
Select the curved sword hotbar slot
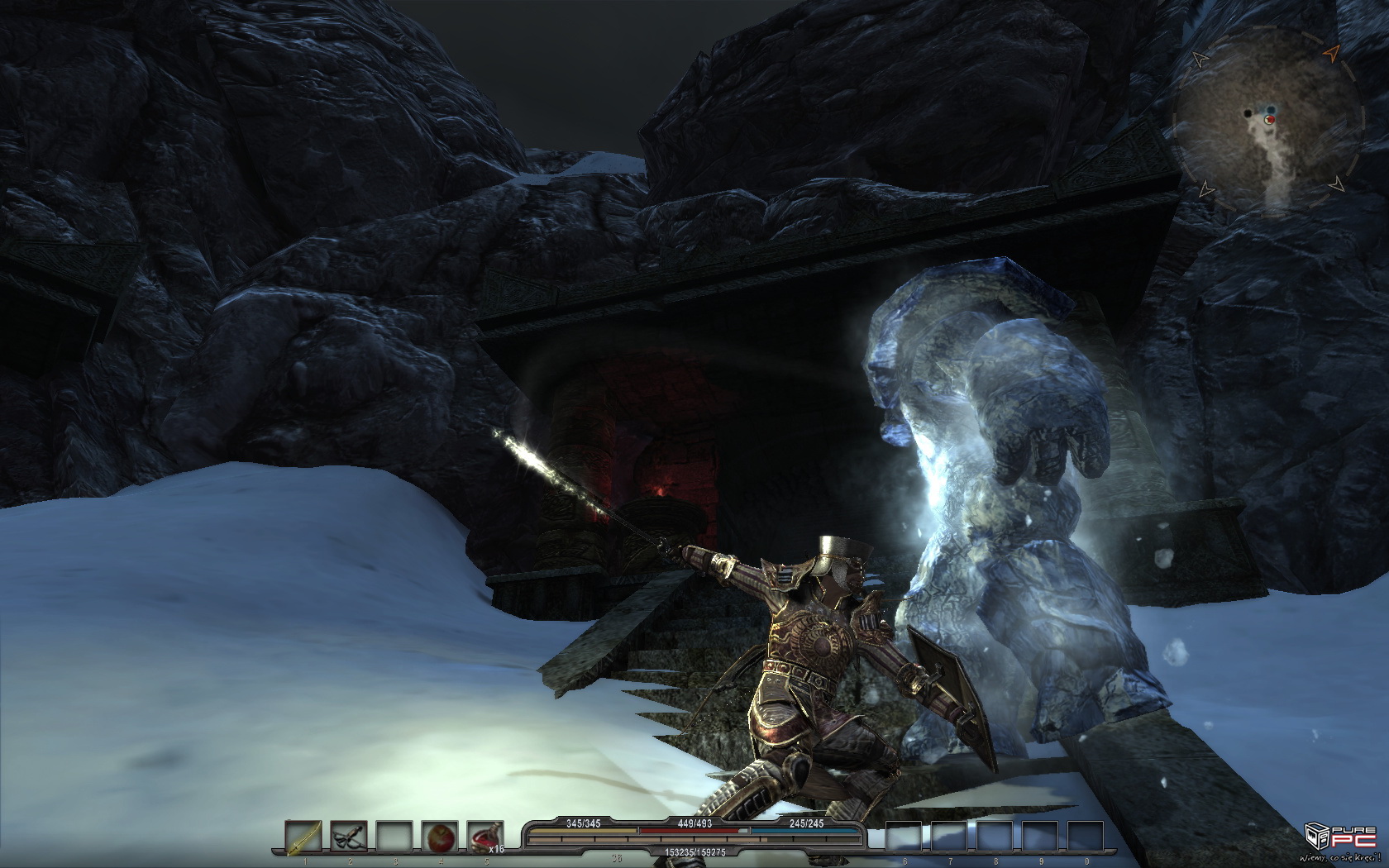pos(303,837)
